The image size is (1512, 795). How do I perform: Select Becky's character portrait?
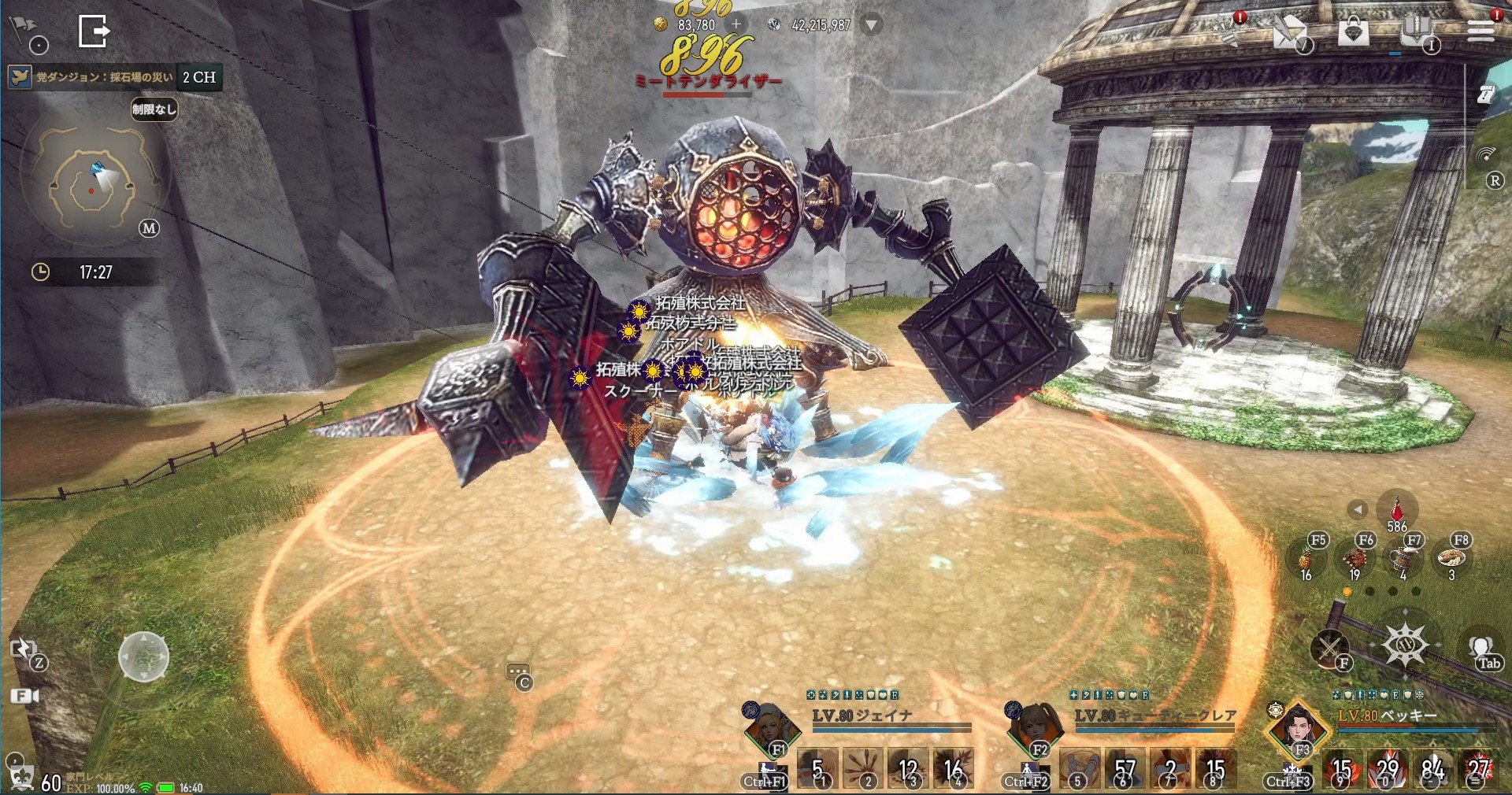pos(1296,729)
